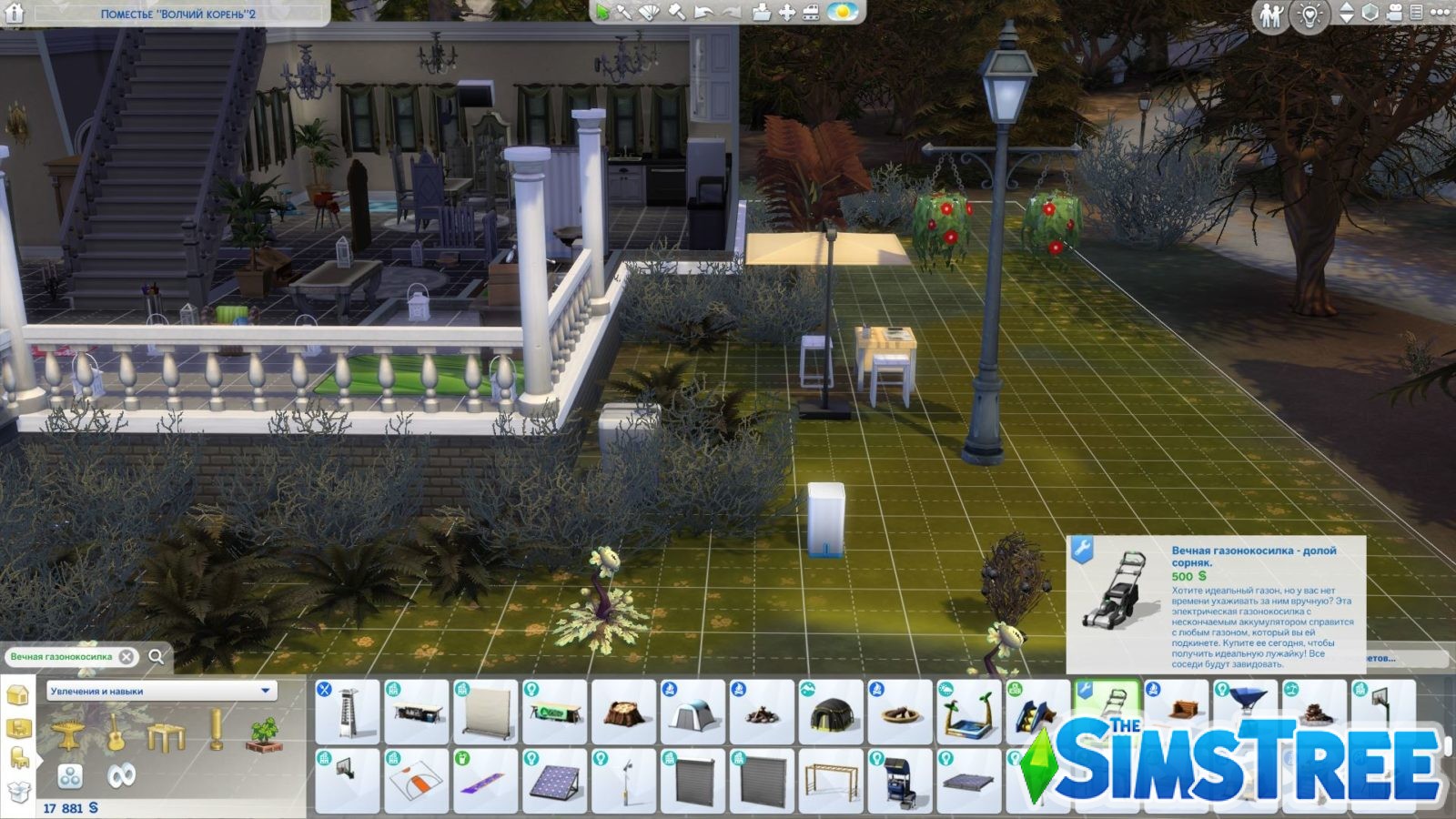Select the Sledgehammer demolish tool
The height and width of the screenshot is (819, 1456).
click(x=676, y=14)
